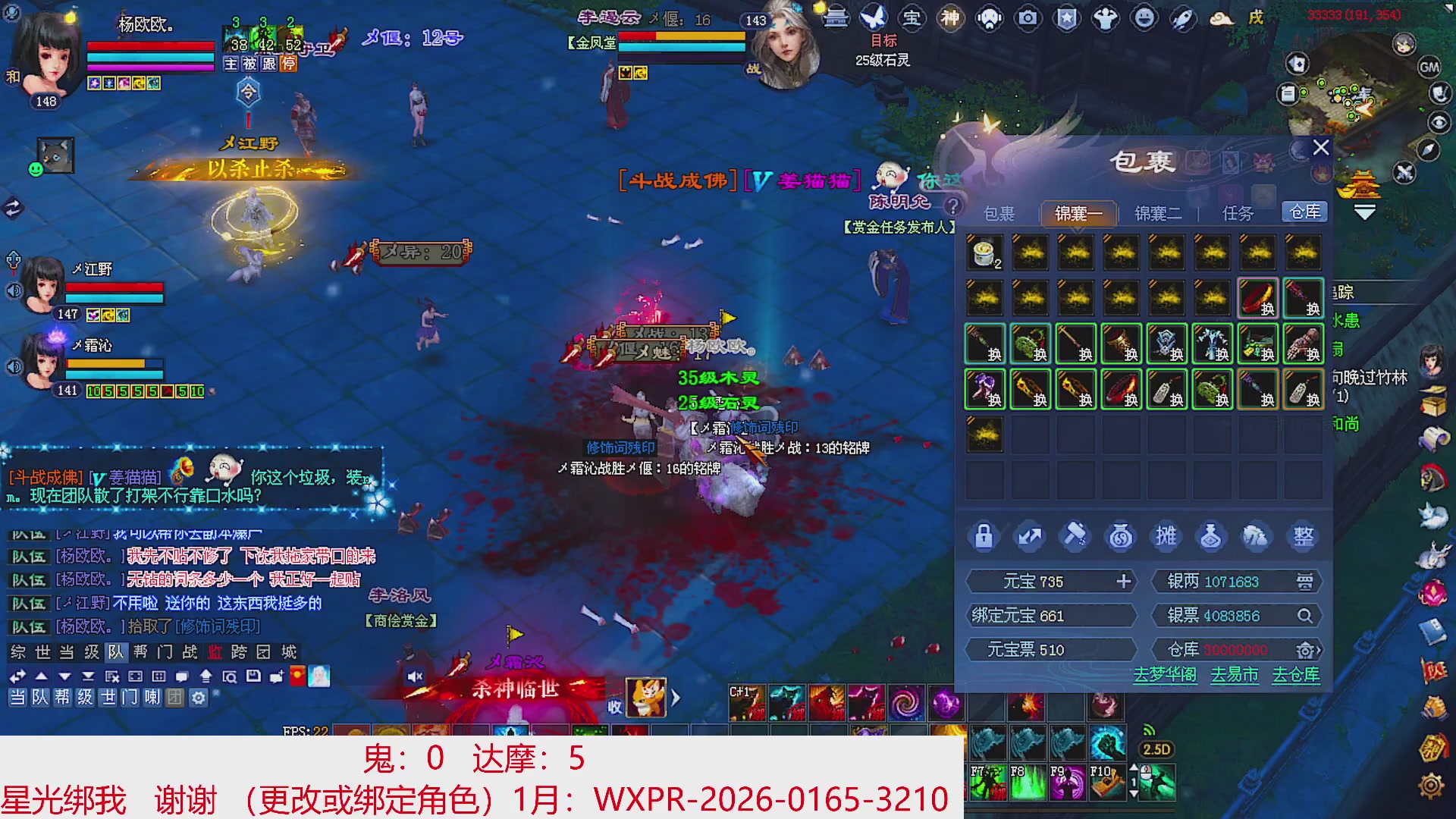Select the hammer smelt icon in bag panel
The height and width of the screenshot is (819, 1456).
[1075, 535]
